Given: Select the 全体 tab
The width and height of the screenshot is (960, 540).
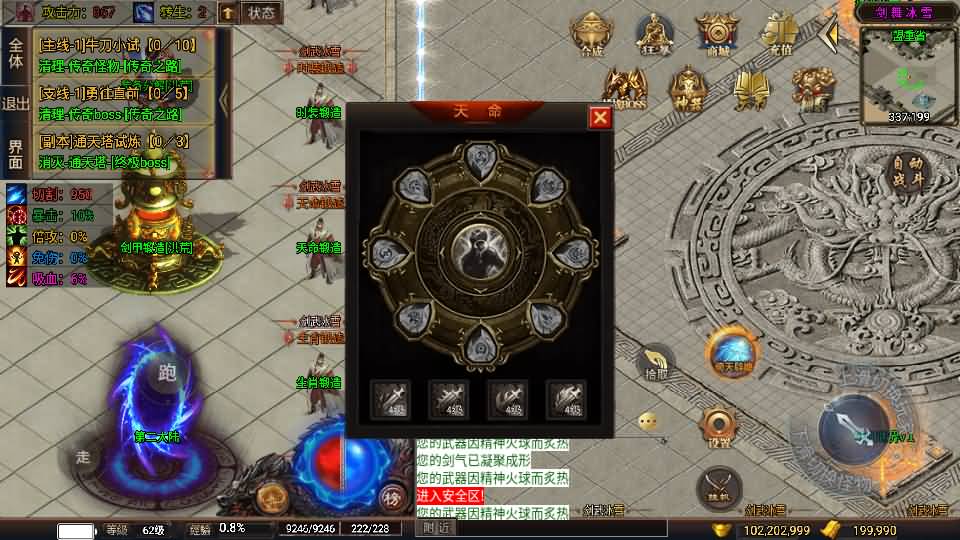Looking at the screenshot, I should [16, 52].
